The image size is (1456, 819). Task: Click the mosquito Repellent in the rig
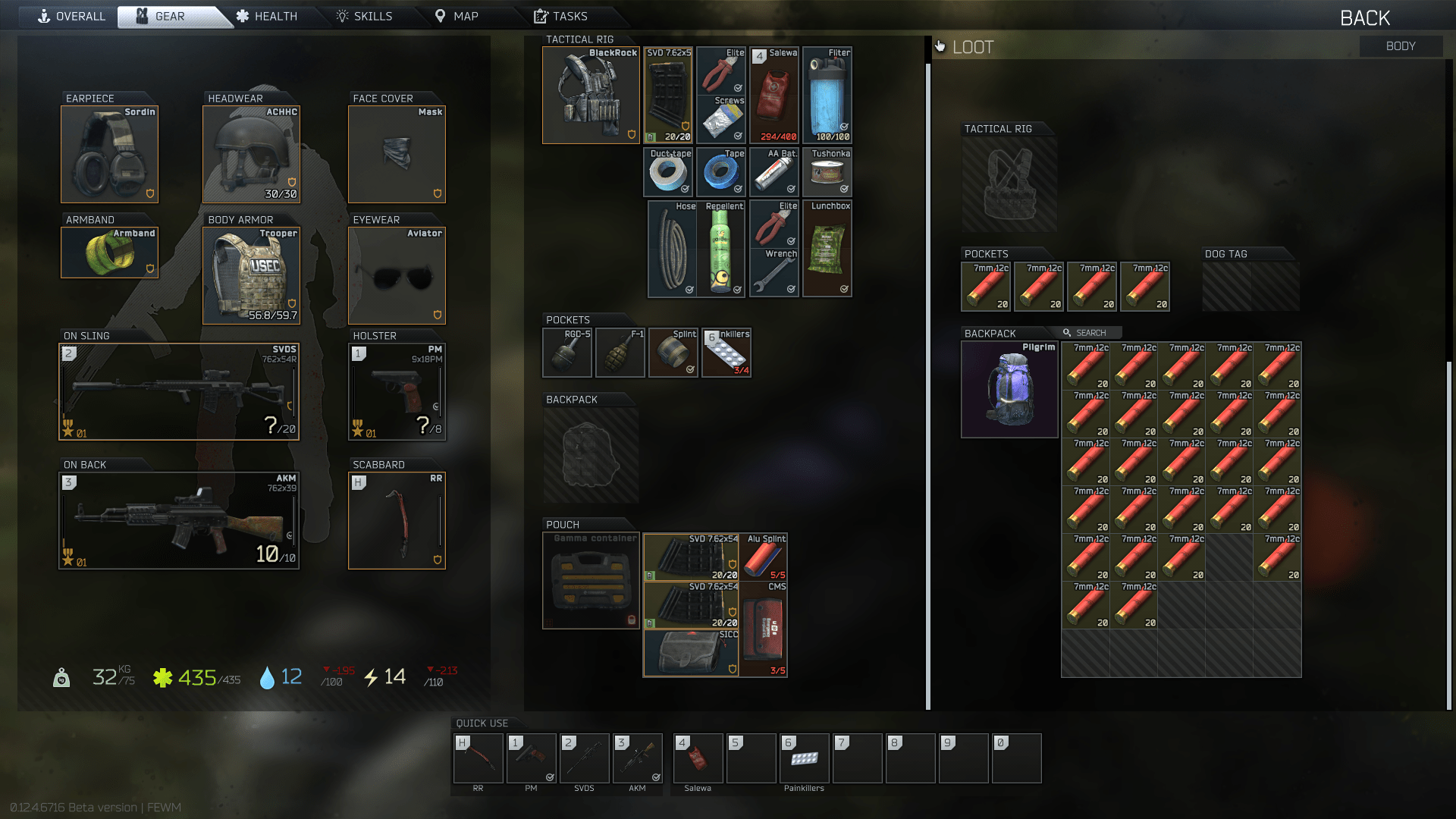(x=721, y=248)
